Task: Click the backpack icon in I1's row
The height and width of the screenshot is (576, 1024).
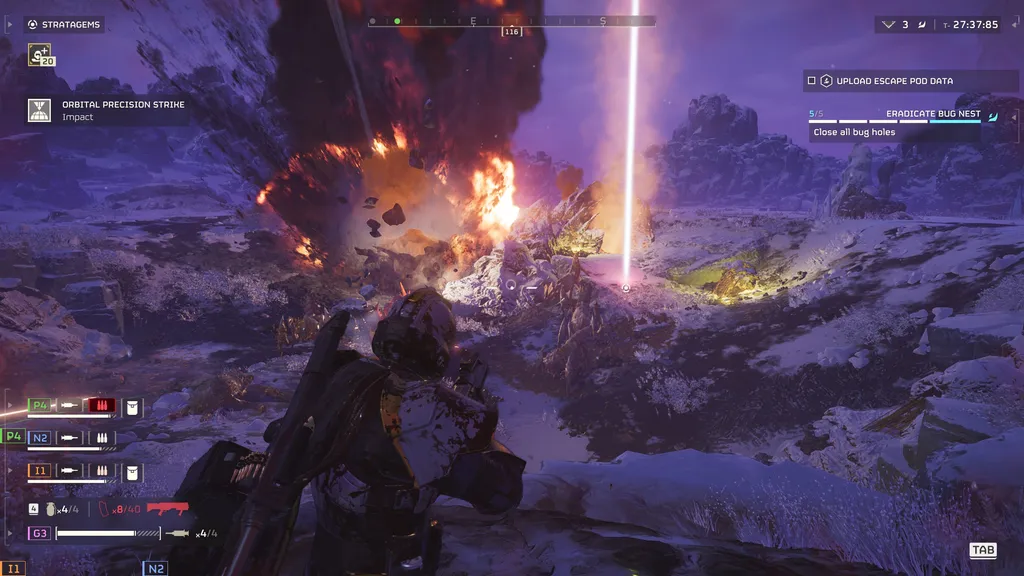Action: 133,470
